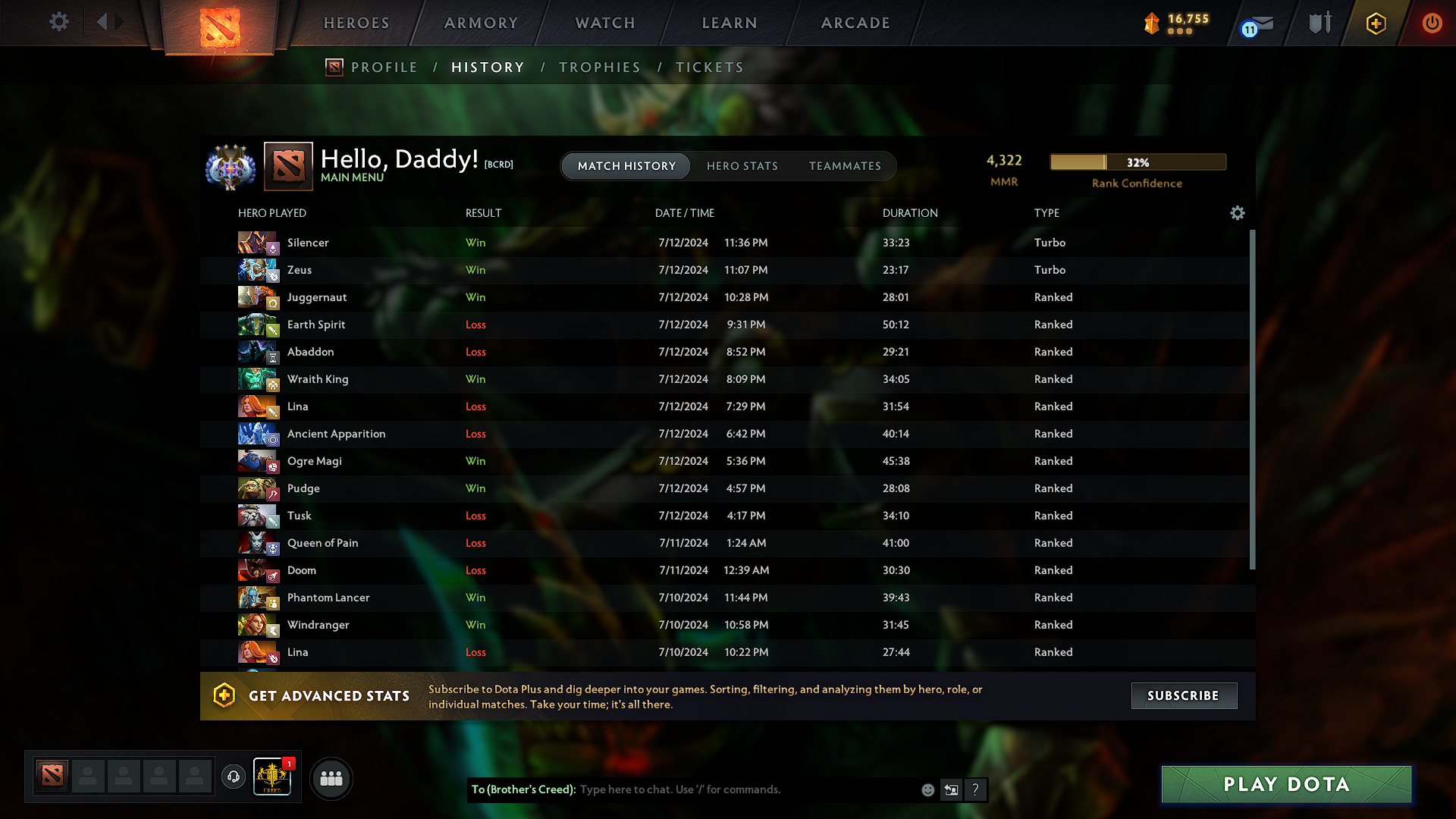Image resolution: width=1456 pixels, height=819 pixels.
Task: Switch to the Teammates tab
Action: [x=845, y=166]
